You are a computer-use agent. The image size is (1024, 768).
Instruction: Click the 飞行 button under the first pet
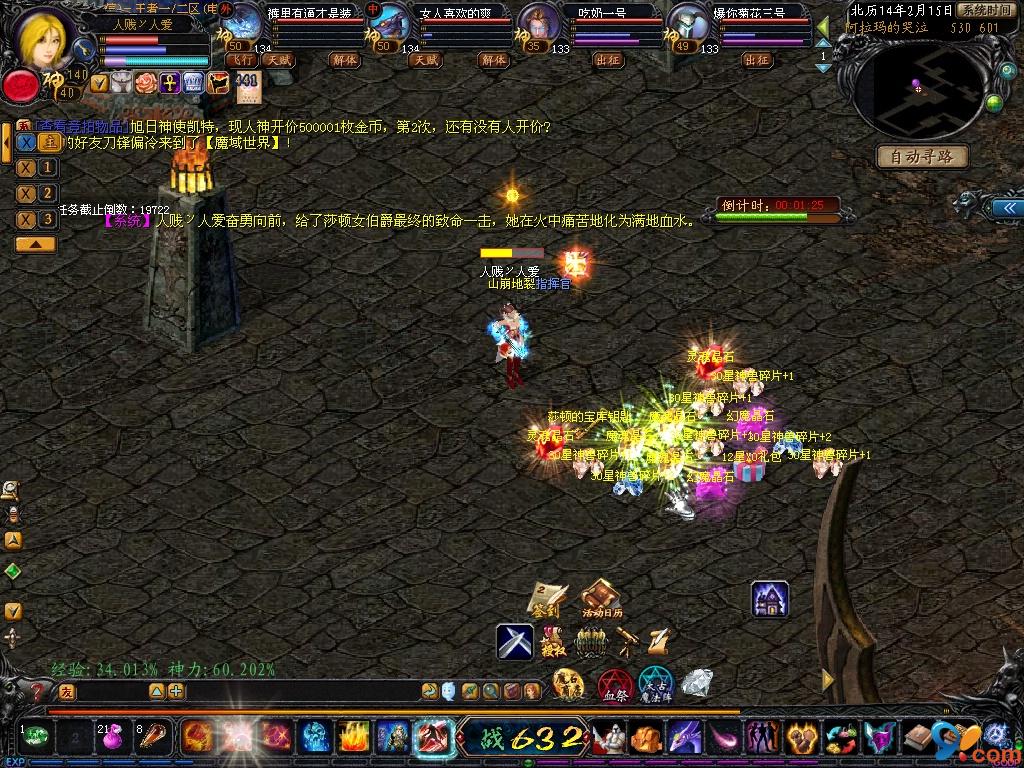coord(242,60)
